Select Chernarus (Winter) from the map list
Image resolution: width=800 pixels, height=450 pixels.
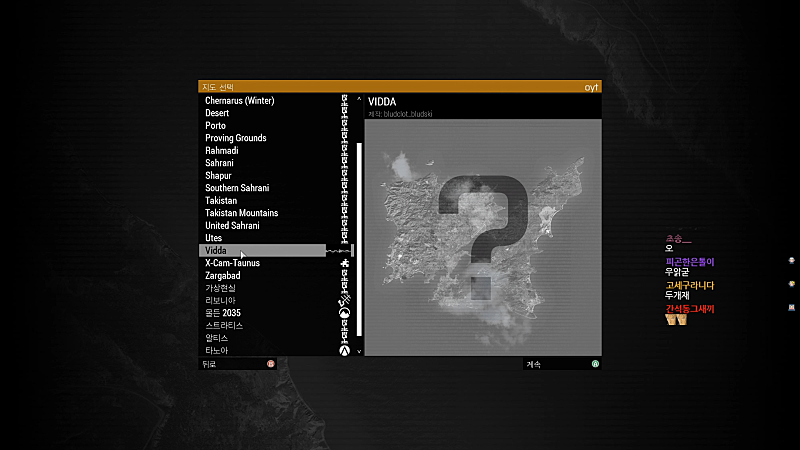tap(240, 101)
